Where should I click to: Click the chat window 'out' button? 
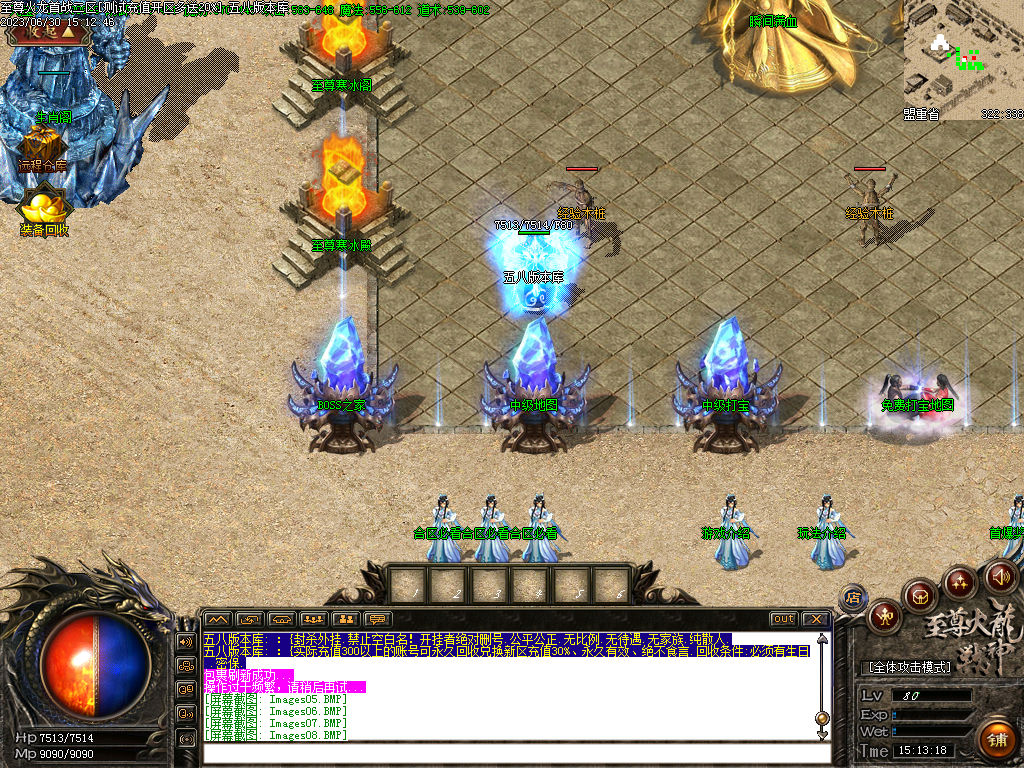(784, 619)
